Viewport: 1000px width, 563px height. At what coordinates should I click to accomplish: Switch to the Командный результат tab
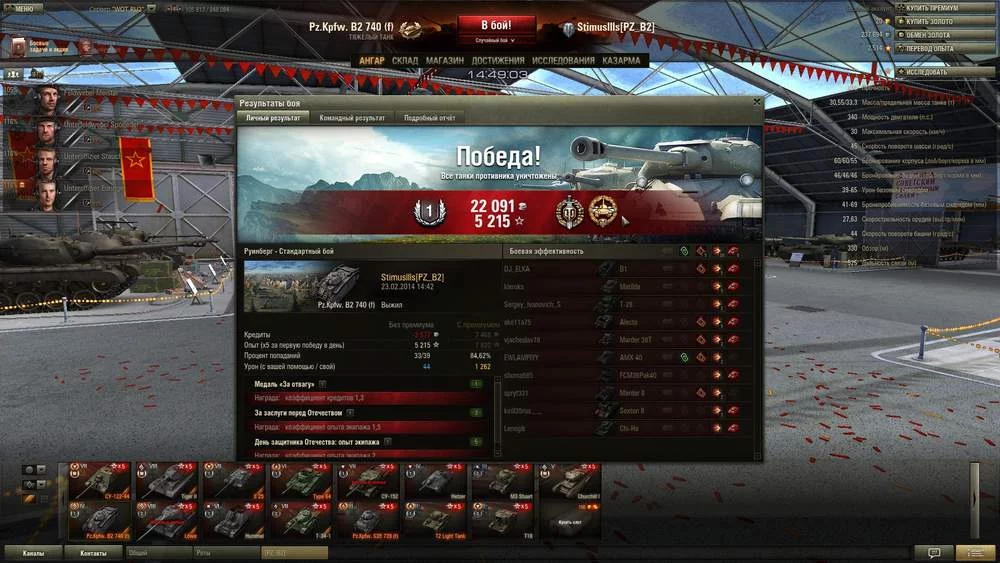pyautogui.click(x=352, y=118)
